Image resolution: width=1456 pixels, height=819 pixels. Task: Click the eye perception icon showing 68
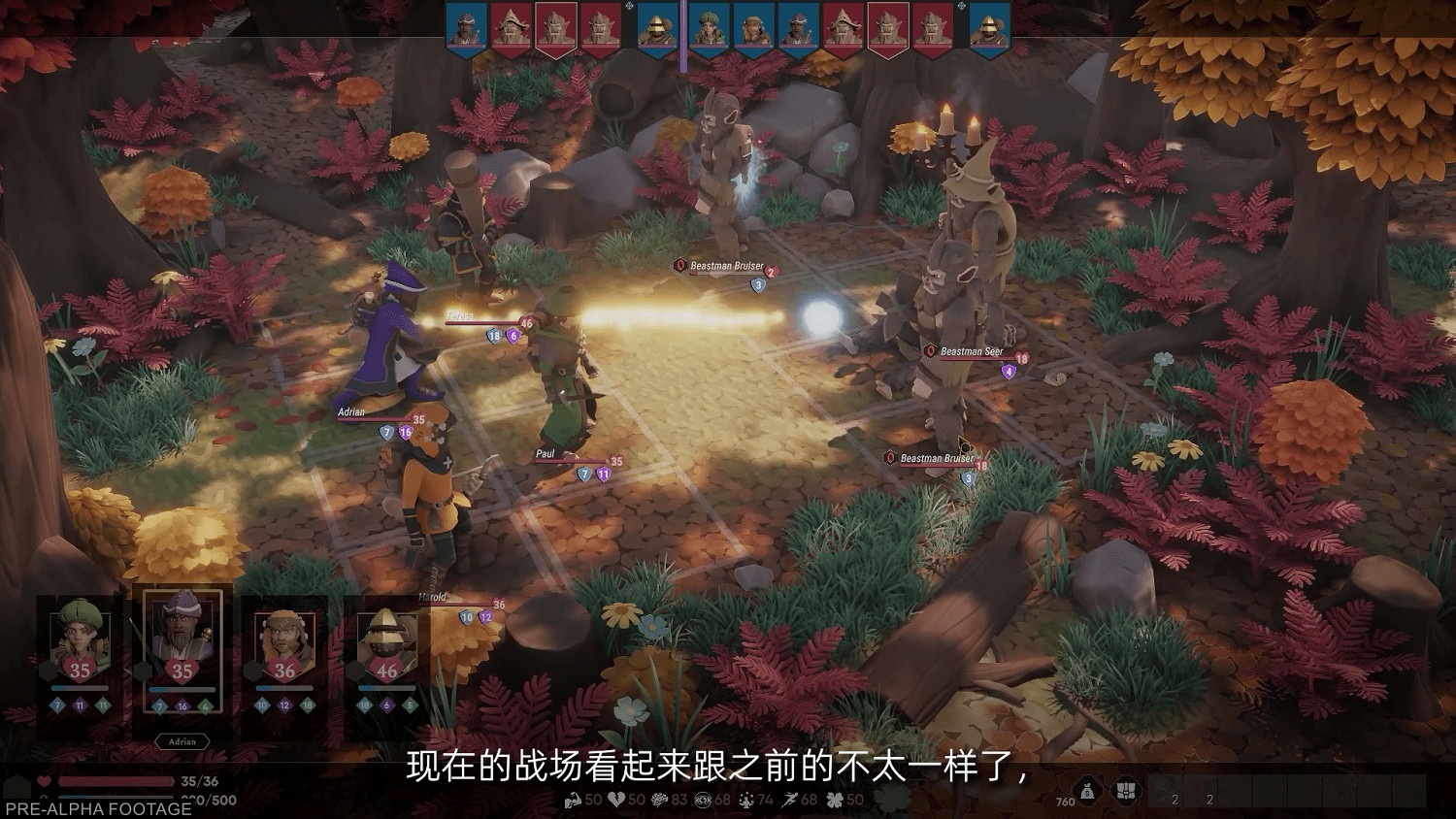click(704, 800)
